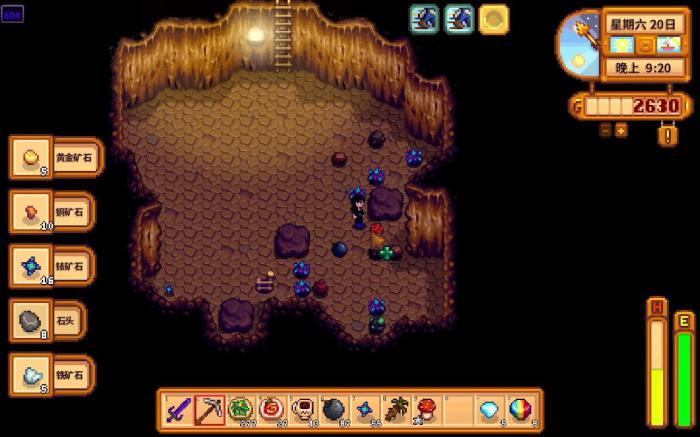Choose the prismatic shard slot
700x437 pixels.
(x=519, y=409)
